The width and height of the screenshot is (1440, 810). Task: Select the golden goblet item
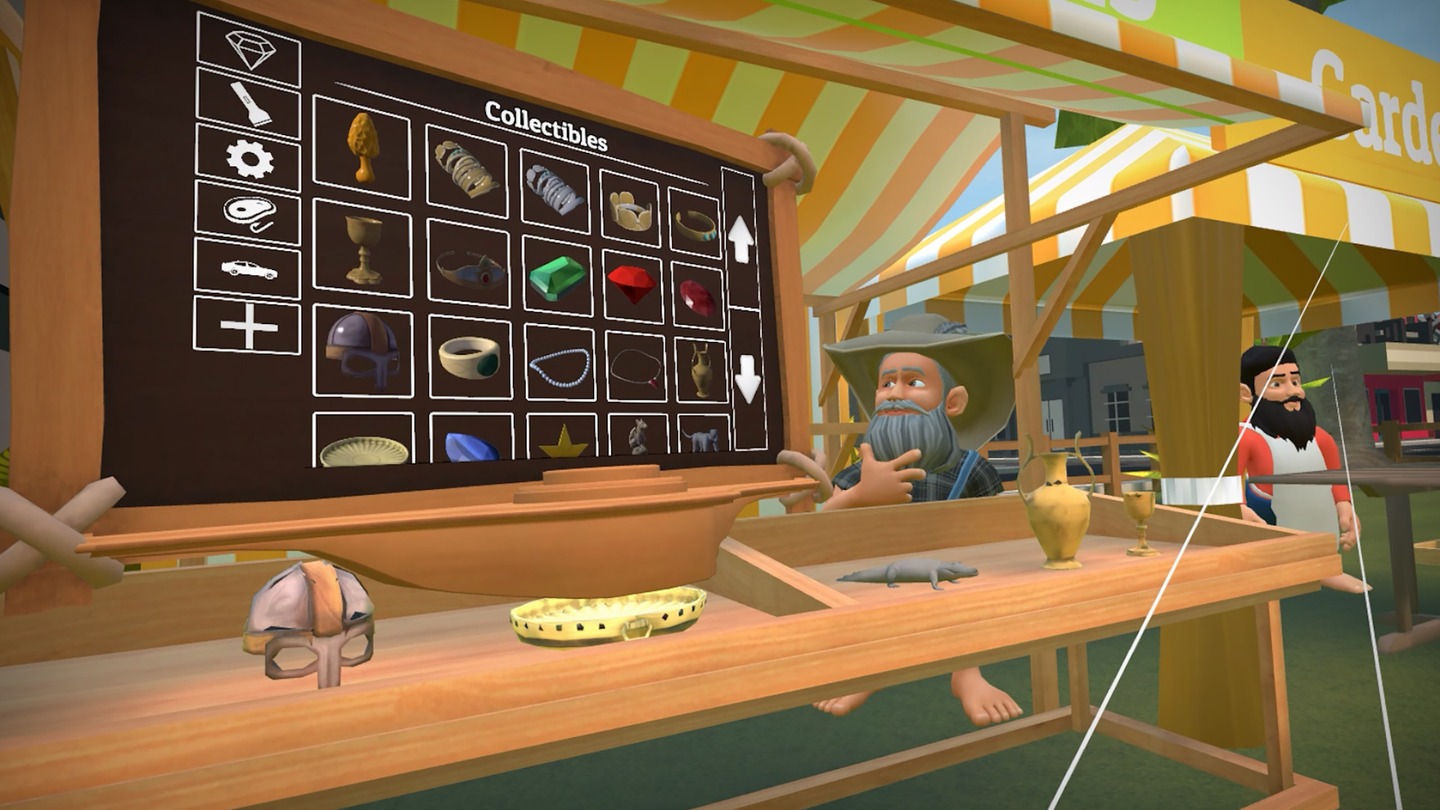tap(363, 250)
